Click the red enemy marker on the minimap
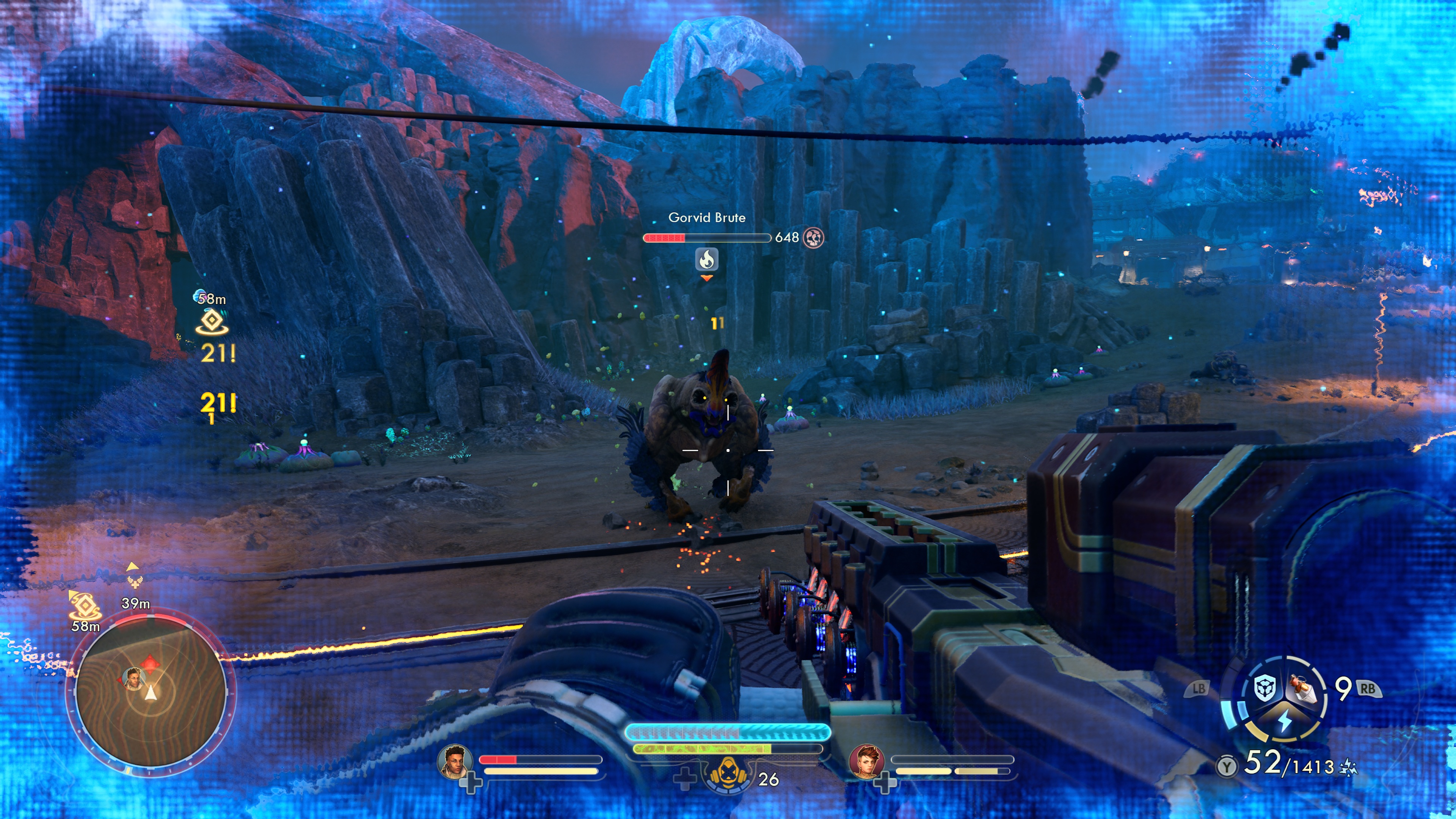Screen dimensions: 1456x819 (x=150, y=662)
